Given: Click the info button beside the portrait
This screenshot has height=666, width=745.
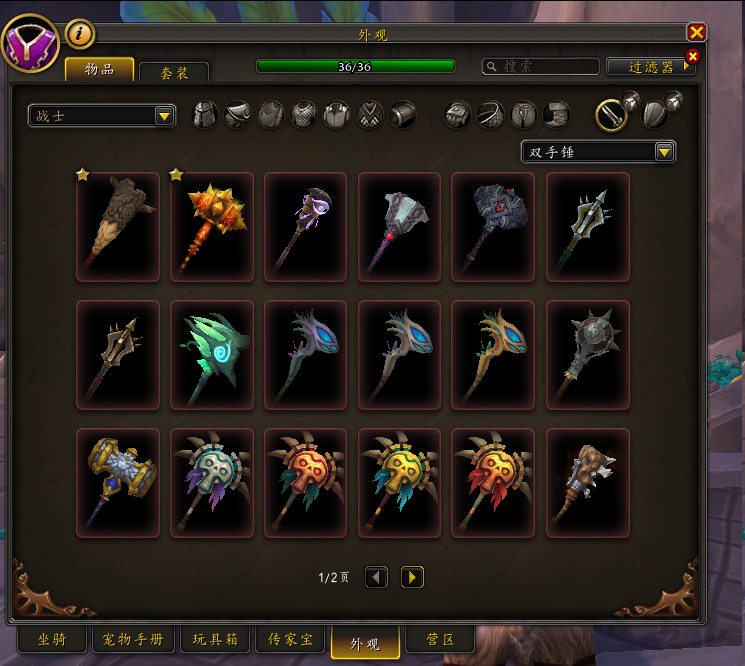Looking at the screenshot, I should [x=80, y=34].
